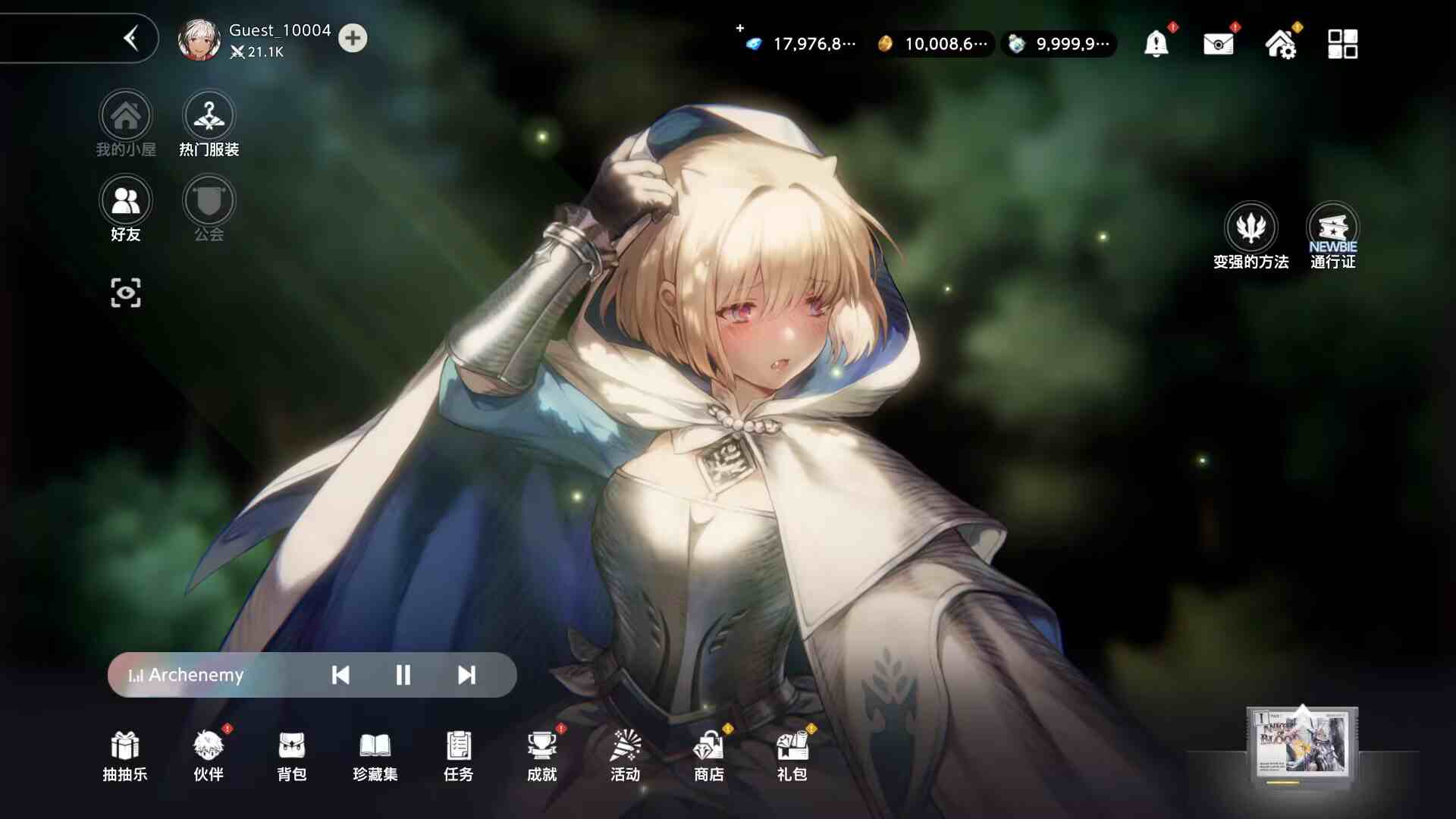The width and height of the screenshot is (1456, 819).
Task: Open the 好友 friends list
Action: tap(126, 199)
